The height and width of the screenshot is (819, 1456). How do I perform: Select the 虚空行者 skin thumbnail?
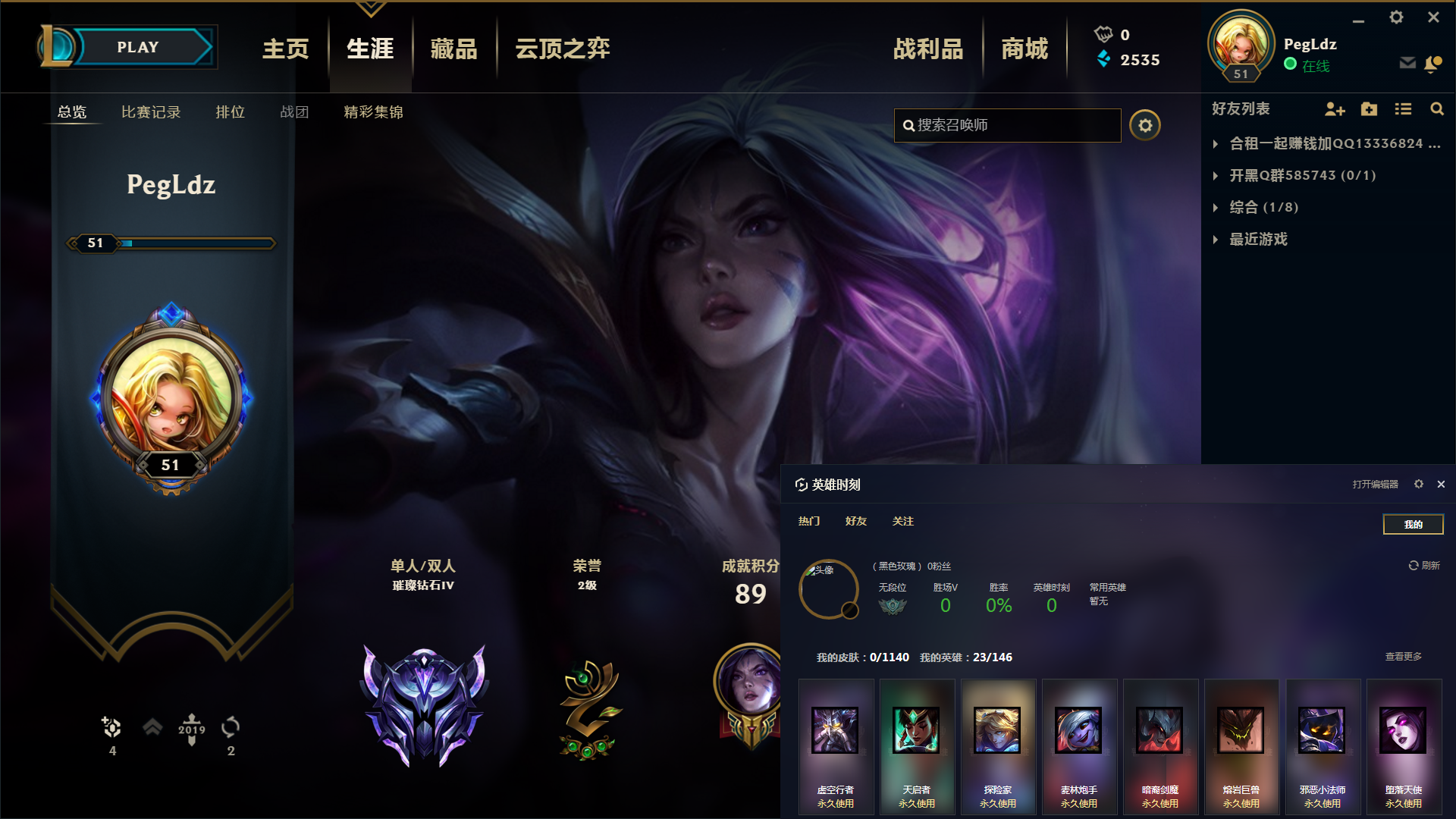coord(836,730)
